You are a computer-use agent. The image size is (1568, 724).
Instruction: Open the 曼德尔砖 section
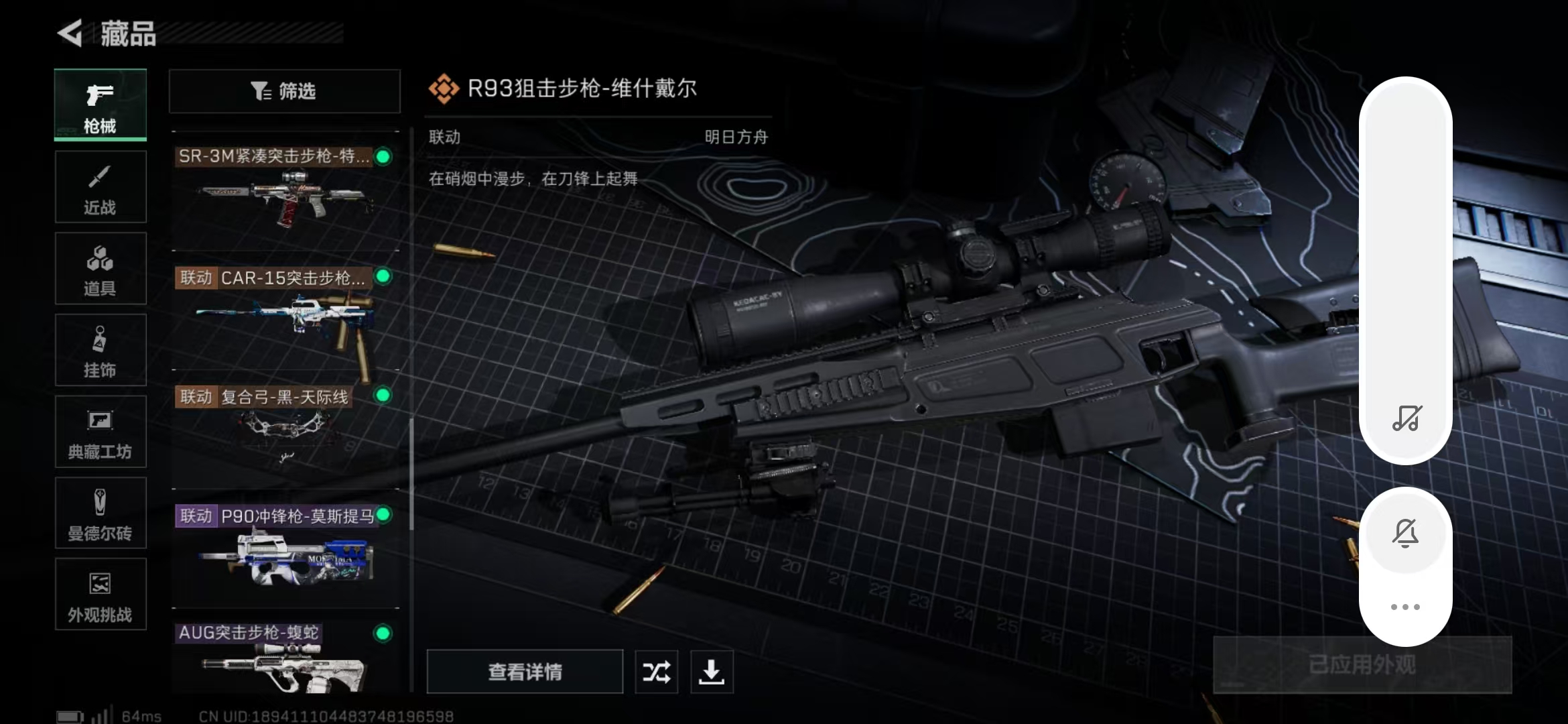(x=99, y=513)
